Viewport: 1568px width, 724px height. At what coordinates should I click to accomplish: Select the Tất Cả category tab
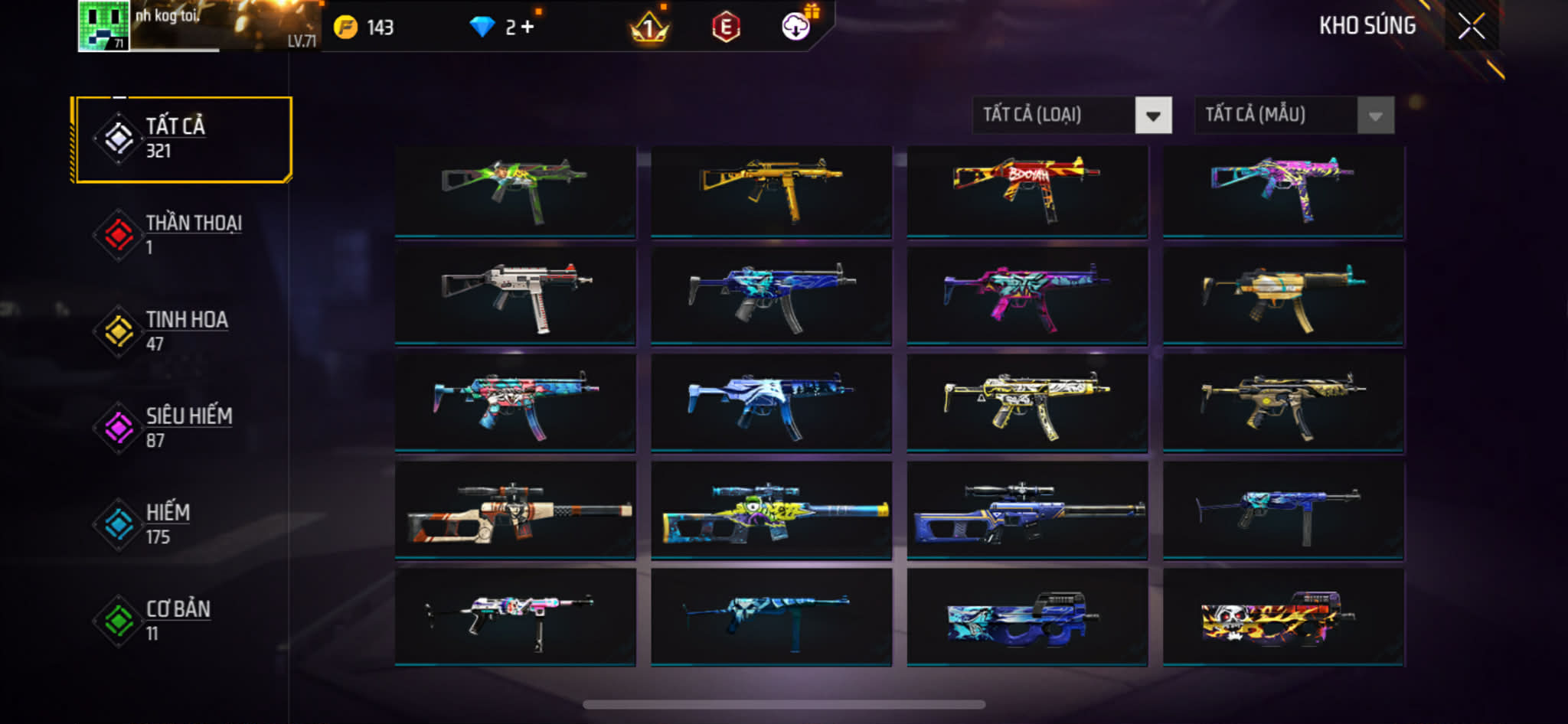point(183,139)
